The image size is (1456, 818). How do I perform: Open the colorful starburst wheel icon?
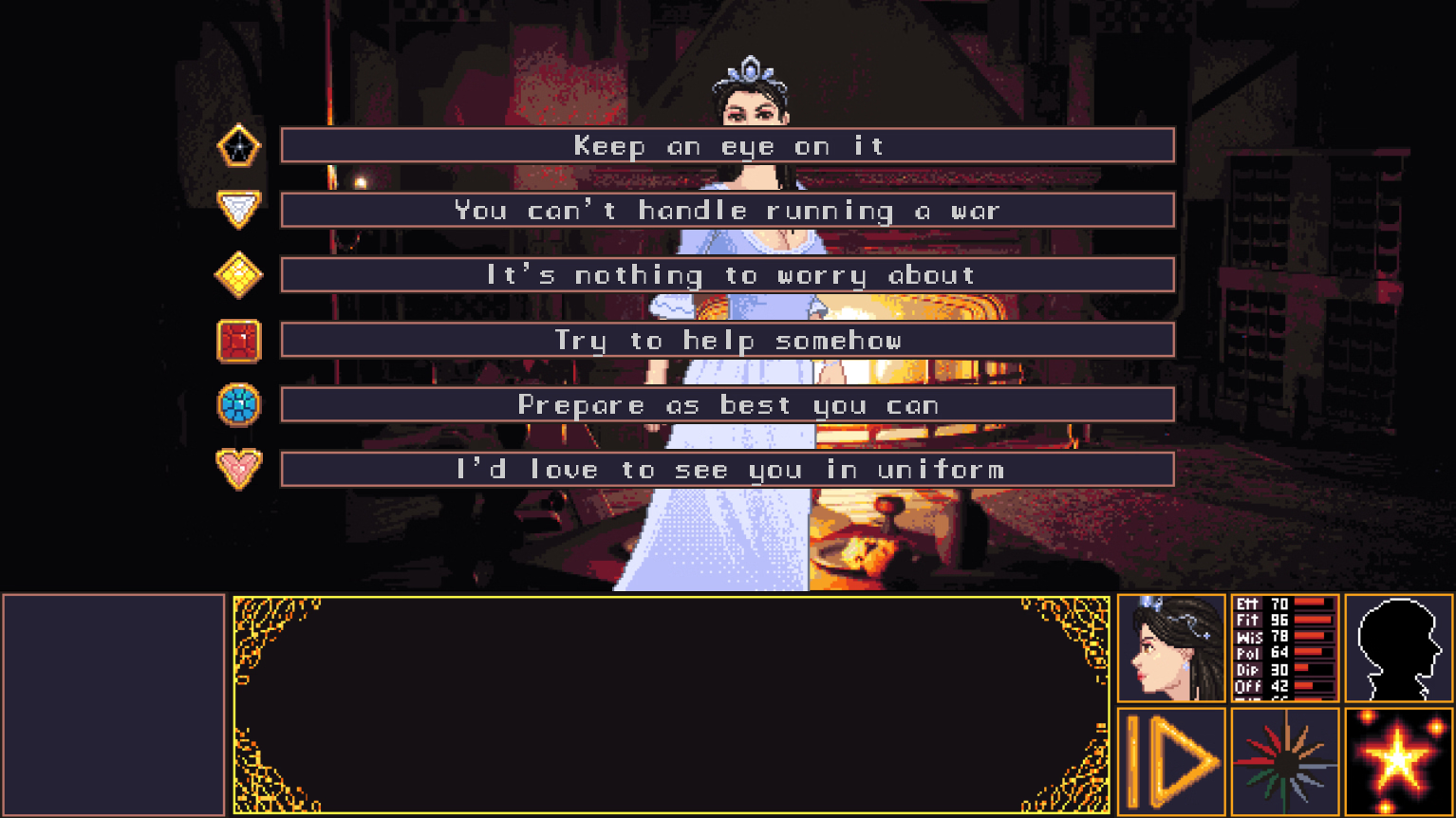(x=1284, y=761)
